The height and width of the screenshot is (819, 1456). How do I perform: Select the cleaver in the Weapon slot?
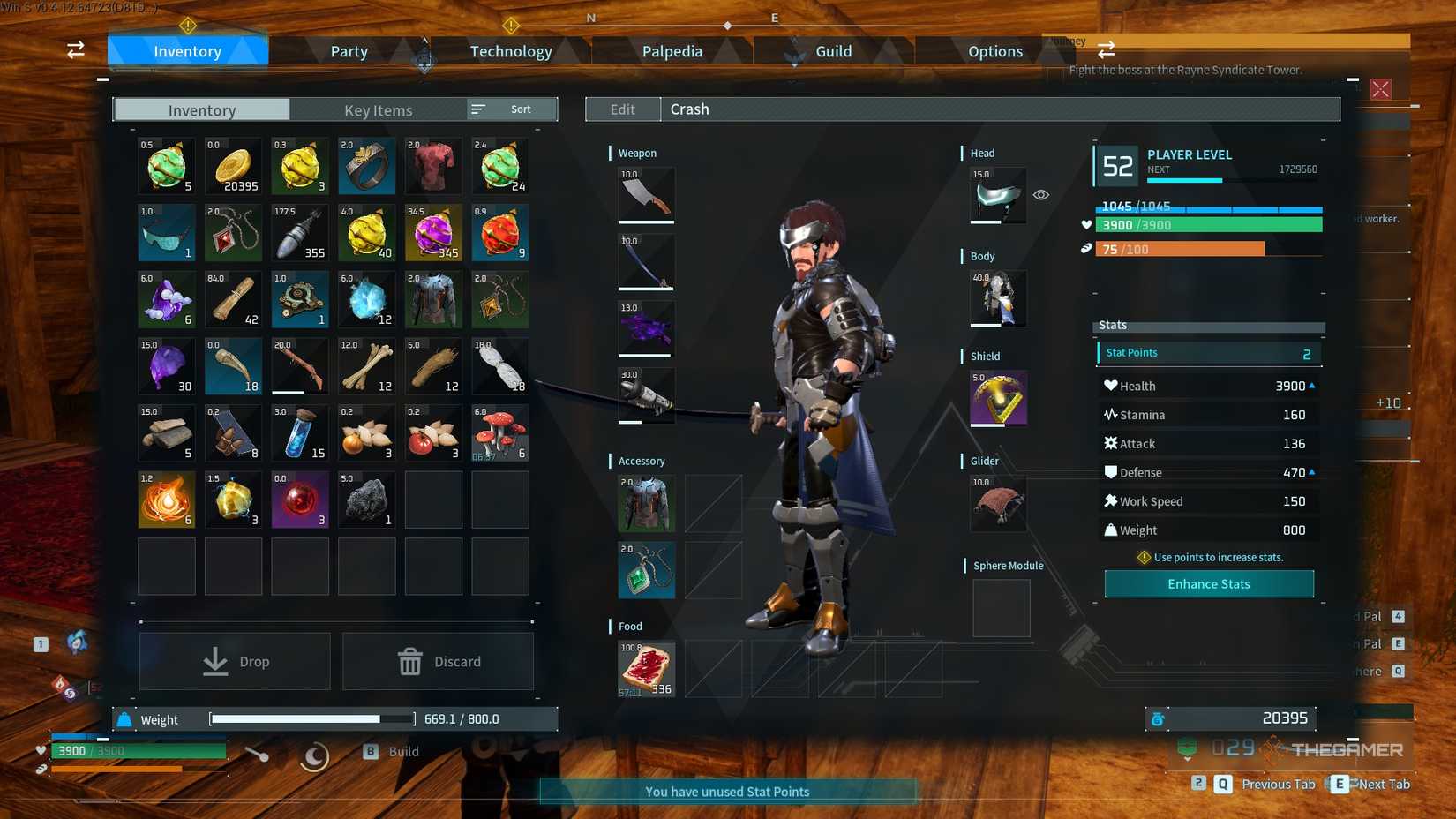(x=645, y=195)
